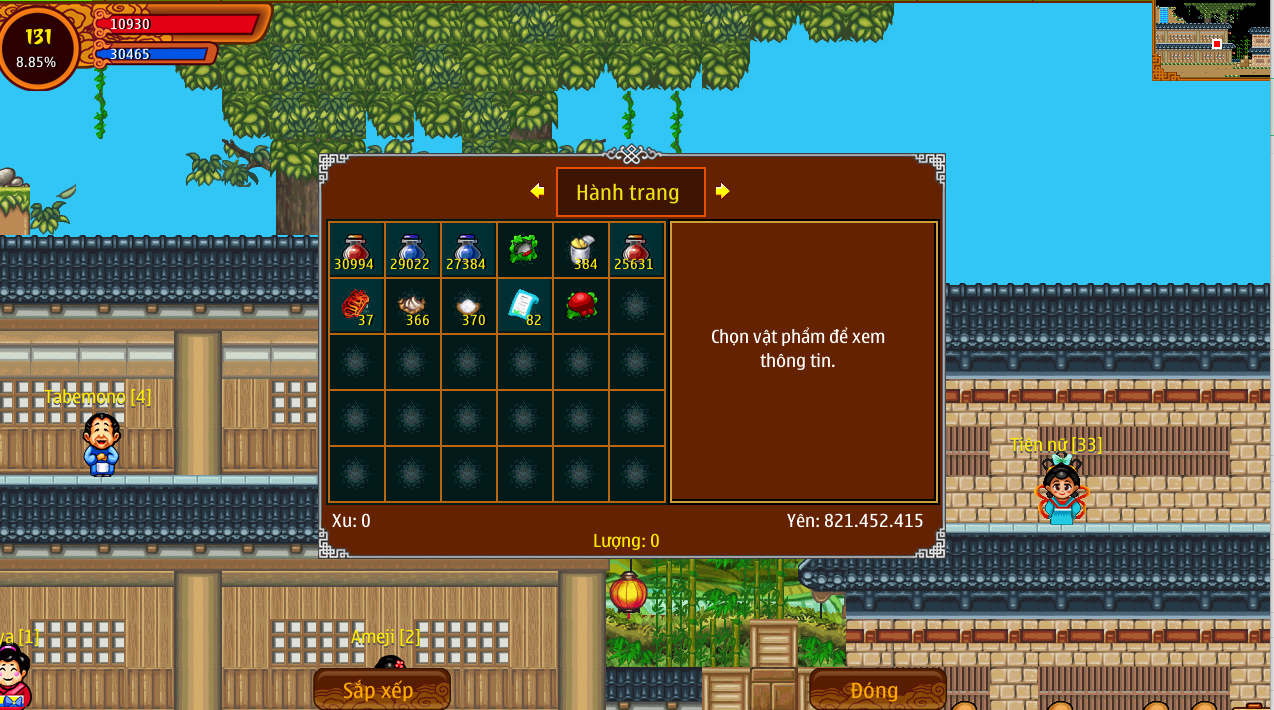Click the Sắp xếp sort button
The image size is (1274, 710).
pos(381,690)
